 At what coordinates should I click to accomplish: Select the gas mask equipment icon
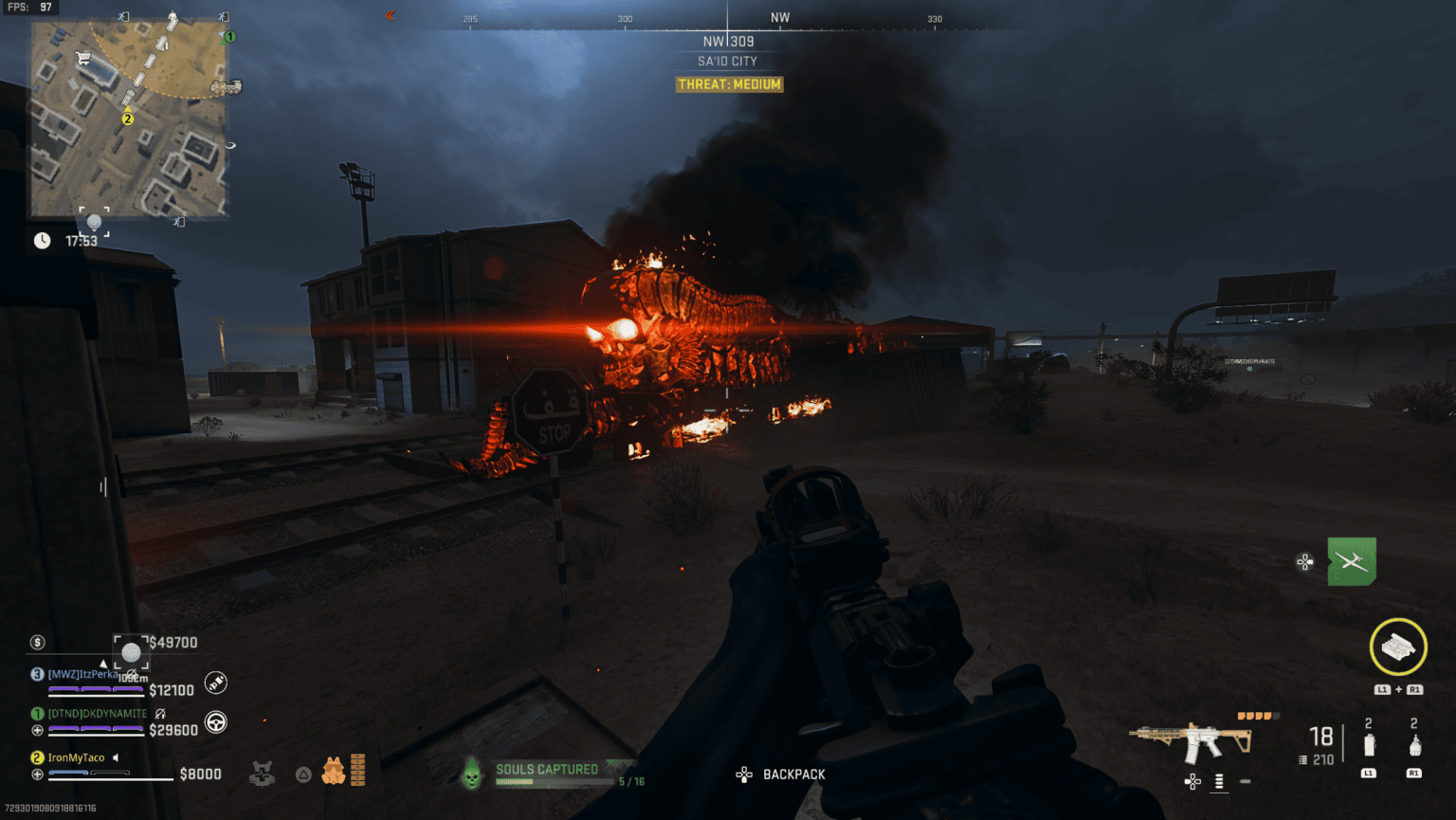335,772
